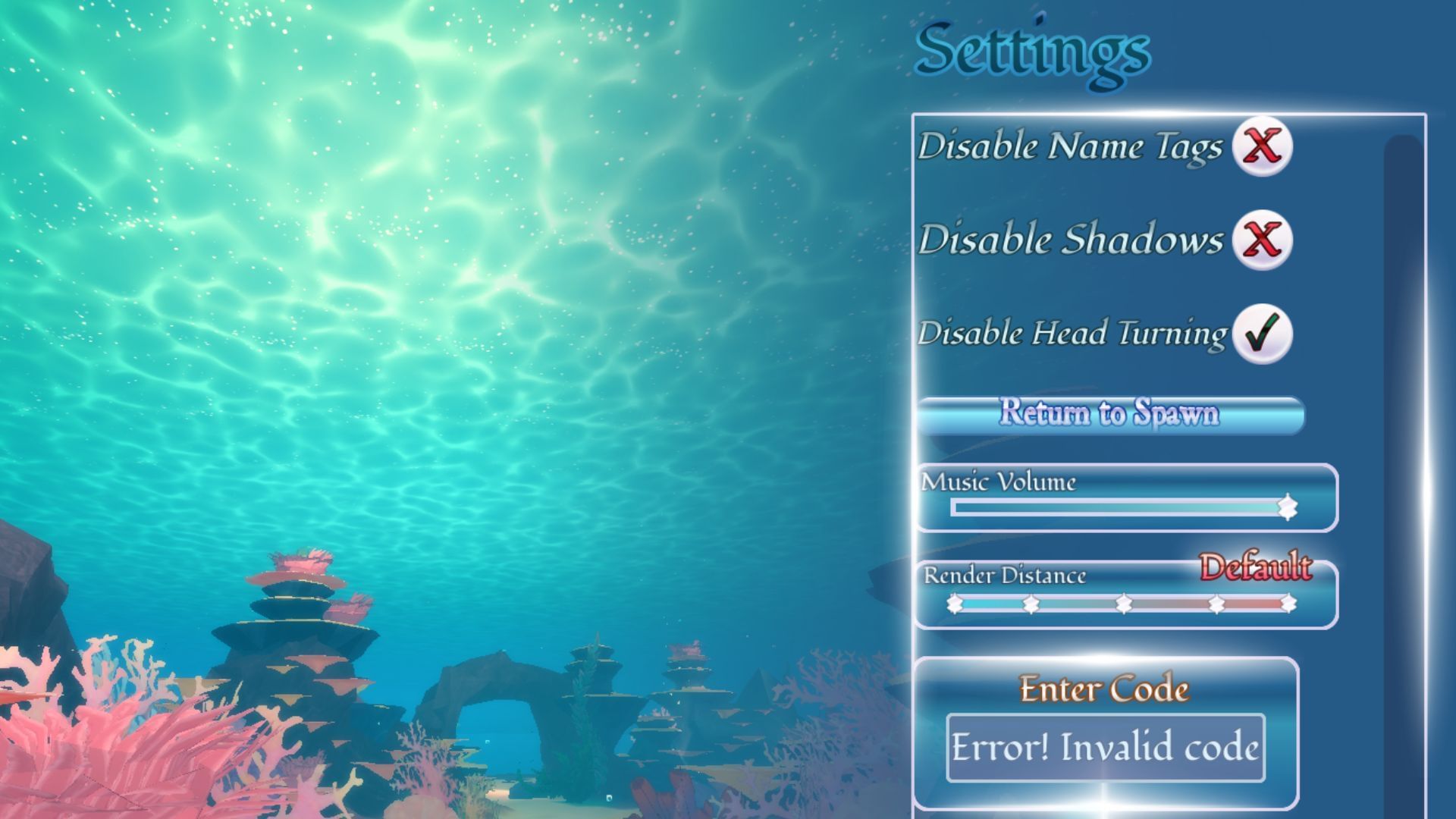The image size is (1456, 819).
Task: Click the Music Volume label
Action: [x=997, y=481]
